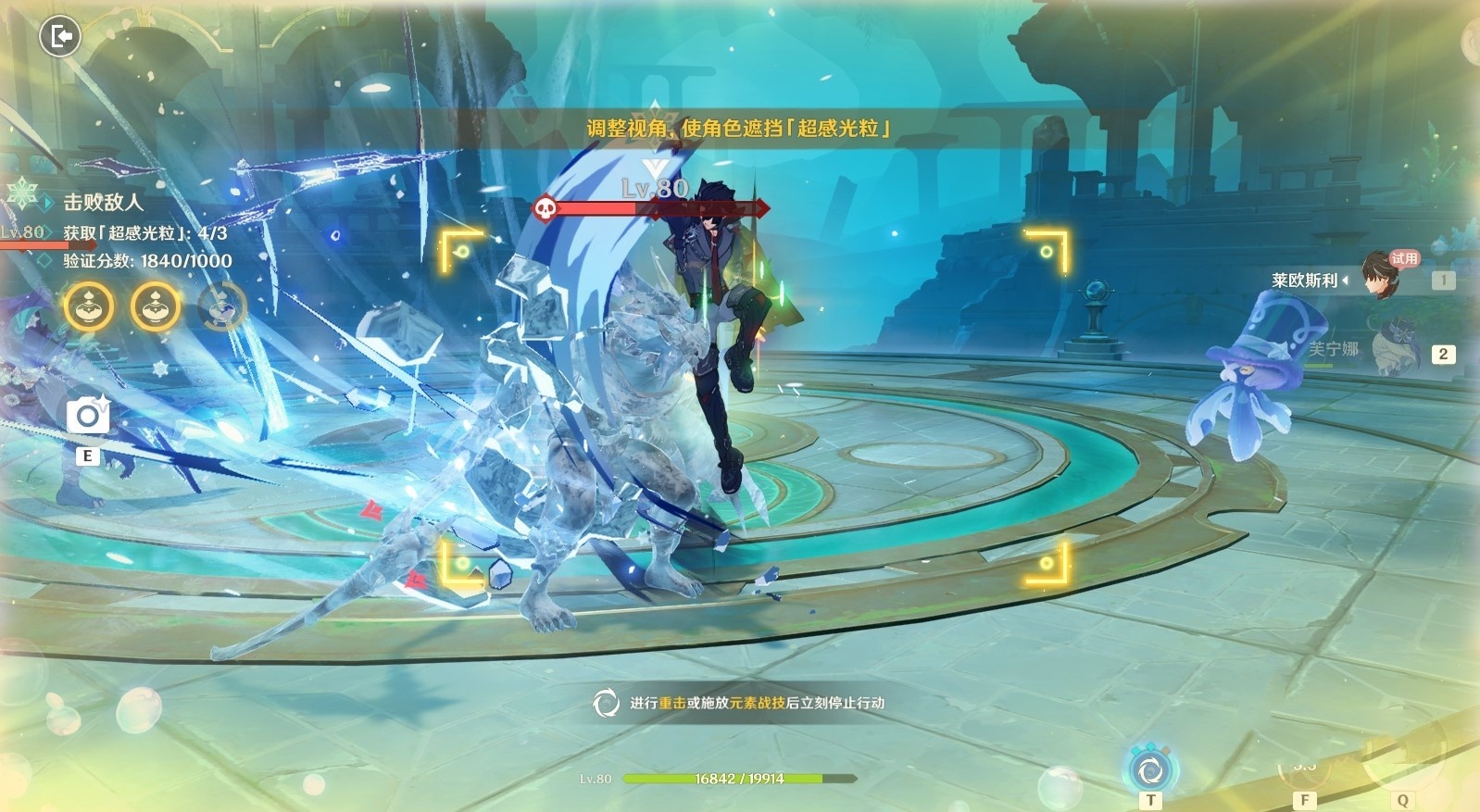Image resolution: width=1480 pixels, height=812 pixels.
Task: Activate the blue swirl skill icon
Action: [x=1150, y=769]
